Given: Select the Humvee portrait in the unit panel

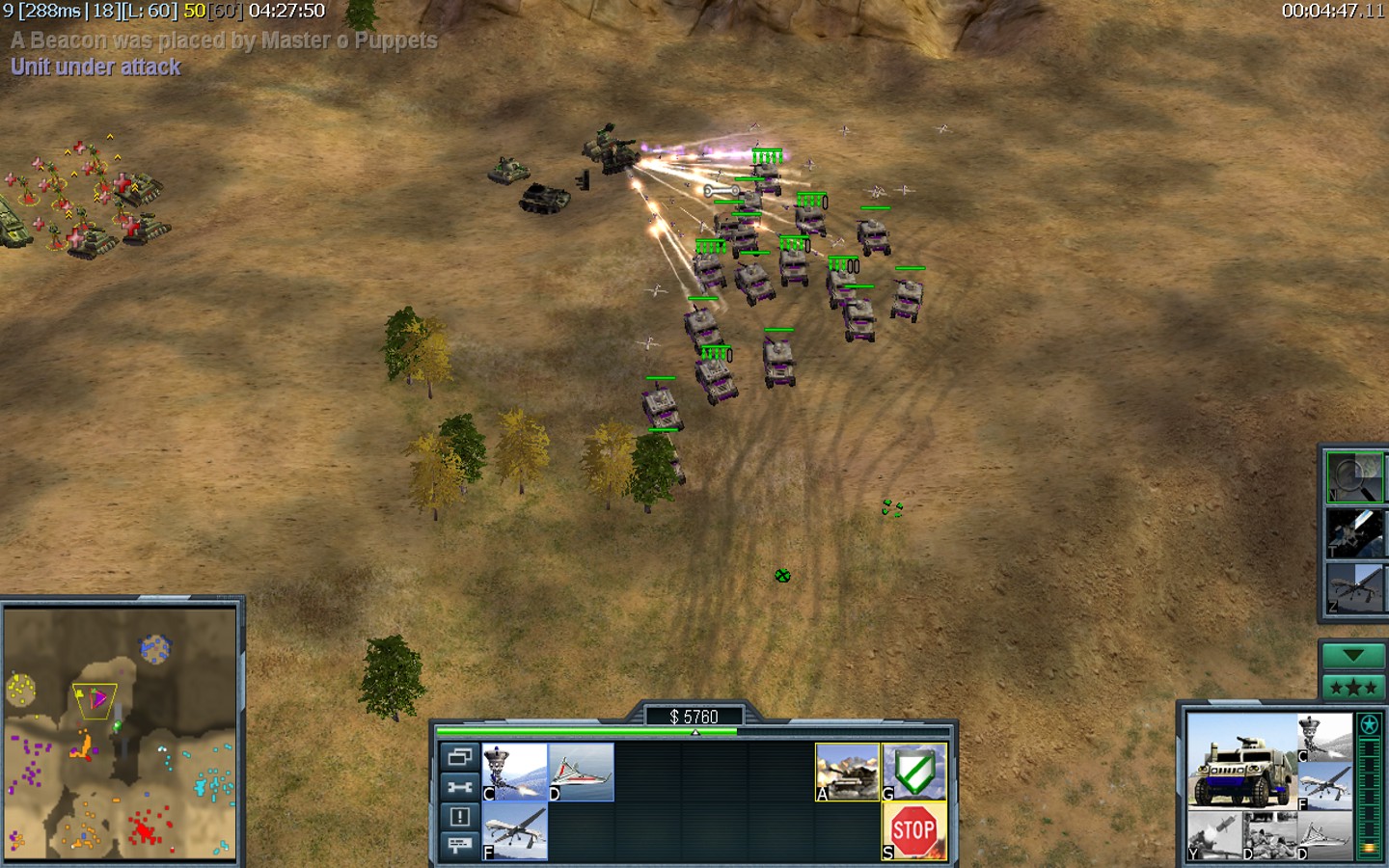Looking at the screenshot, I should coord(1240,764).
